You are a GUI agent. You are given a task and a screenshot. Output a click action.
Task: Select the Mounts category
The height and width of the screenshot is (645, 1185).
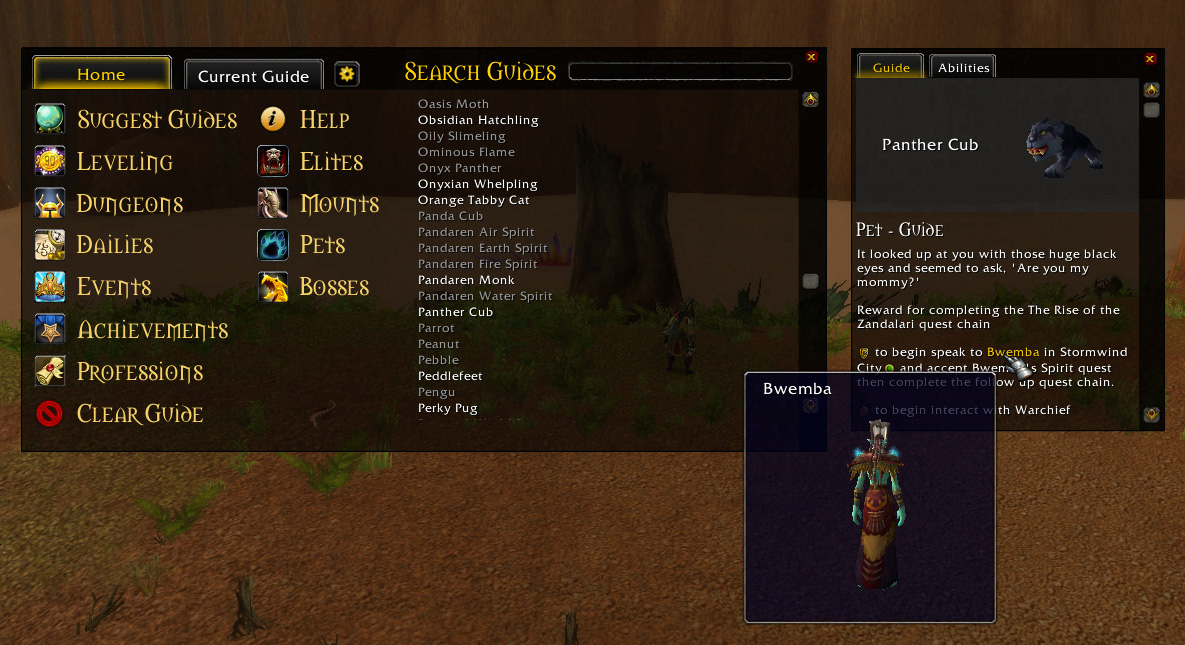tap(339, 204)
